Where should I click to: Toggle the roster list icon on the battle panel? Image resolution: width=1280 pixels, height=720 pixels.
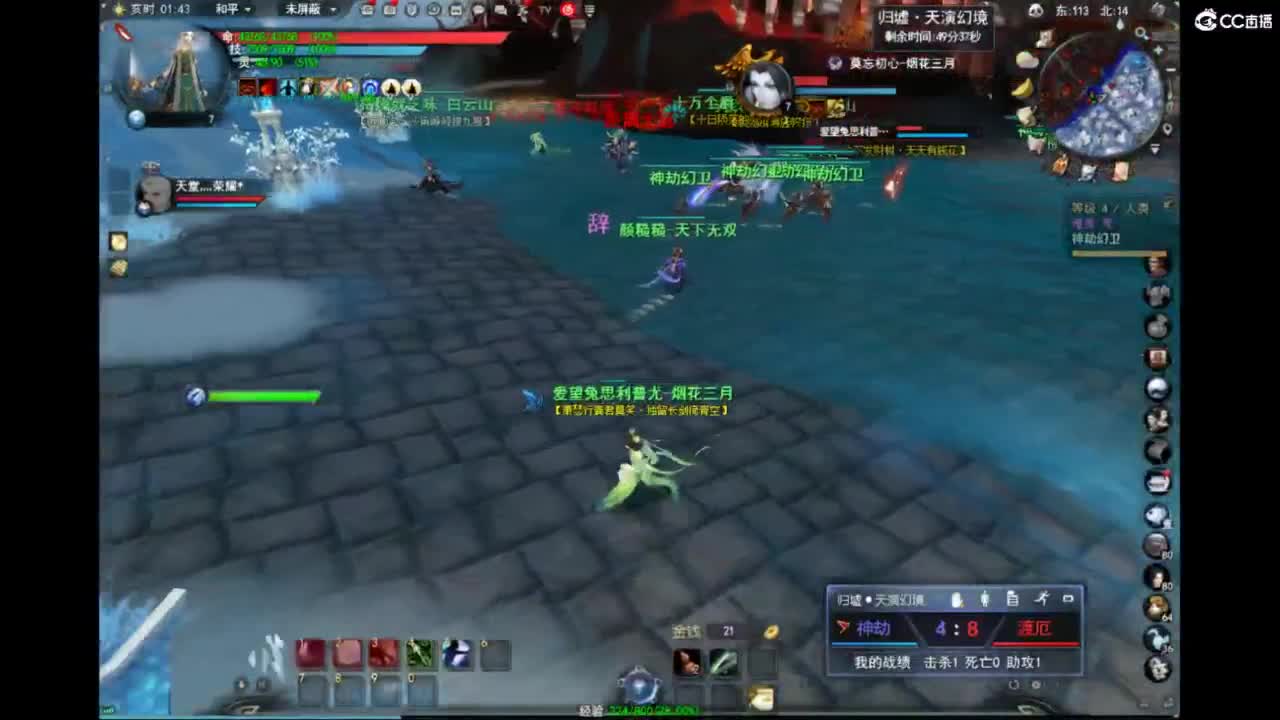(1013, 599)
